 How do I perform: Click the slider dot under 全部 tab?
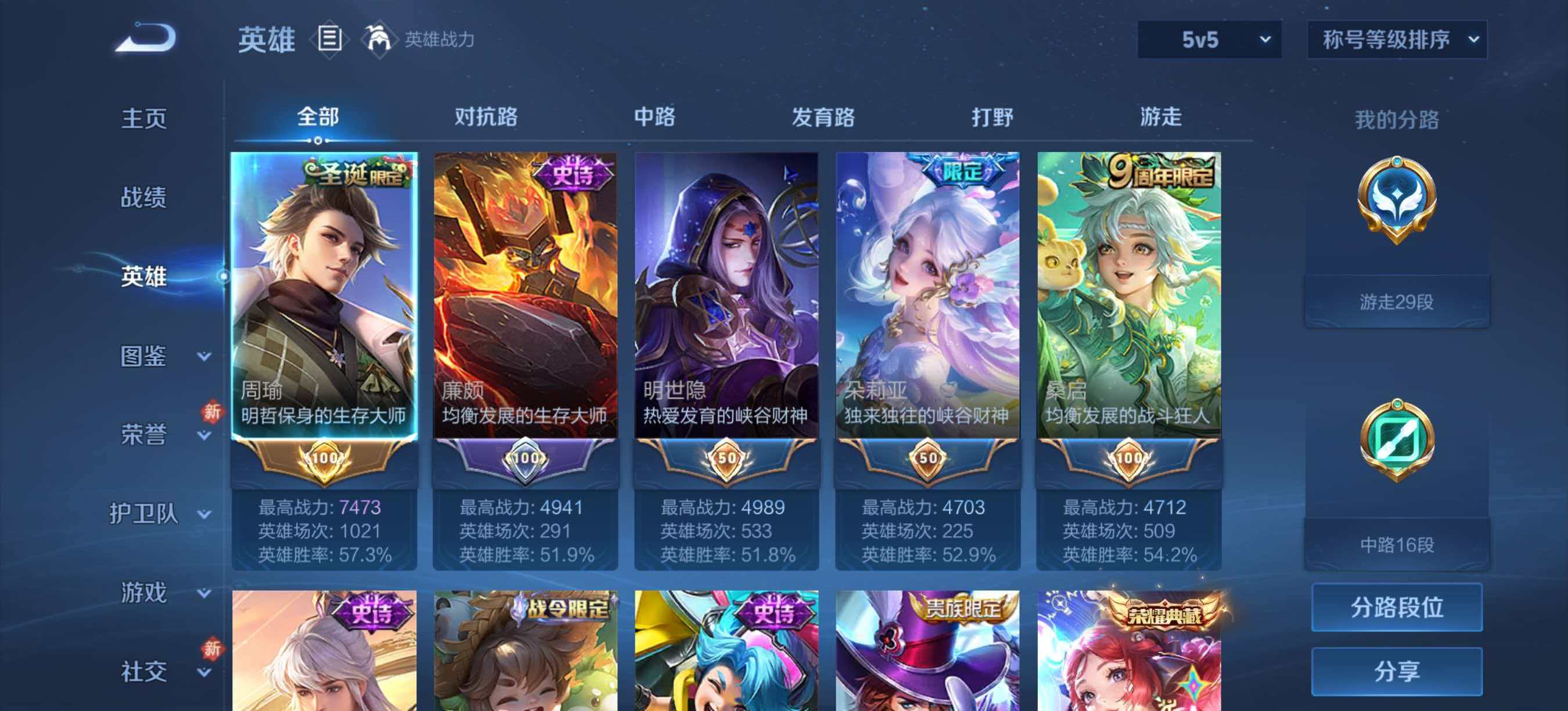click(319, 142)
